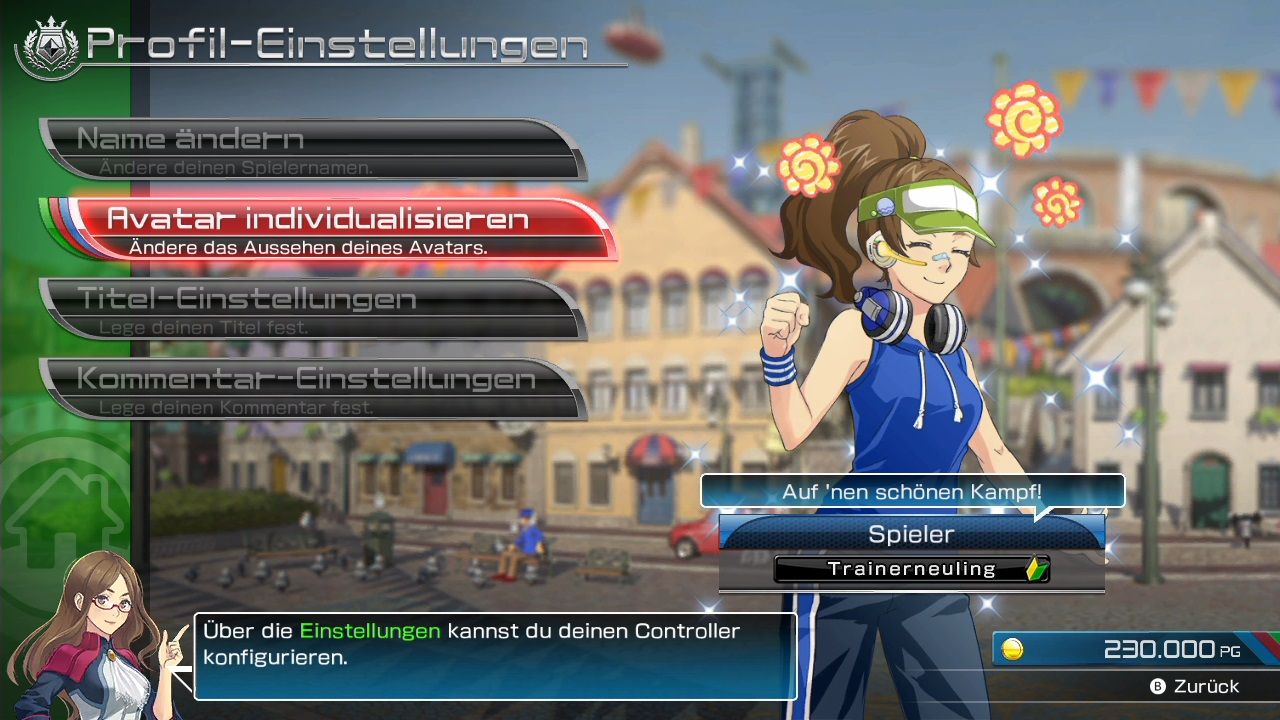Click the Spieler name banner
The image size is (1280, 720).
tap(911, 534)
